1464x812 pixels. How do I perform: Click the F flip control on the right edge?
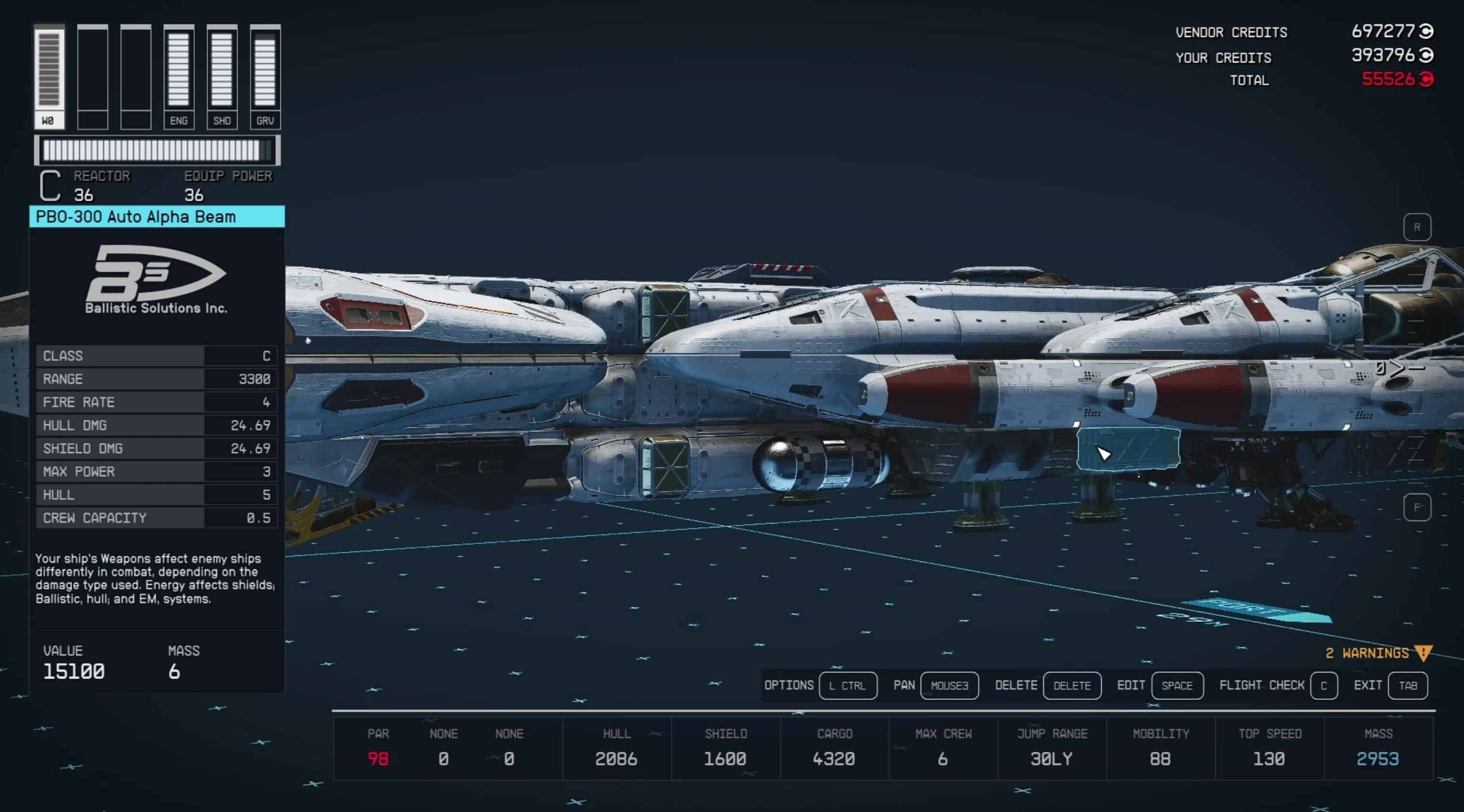[x=1418, y=508]
